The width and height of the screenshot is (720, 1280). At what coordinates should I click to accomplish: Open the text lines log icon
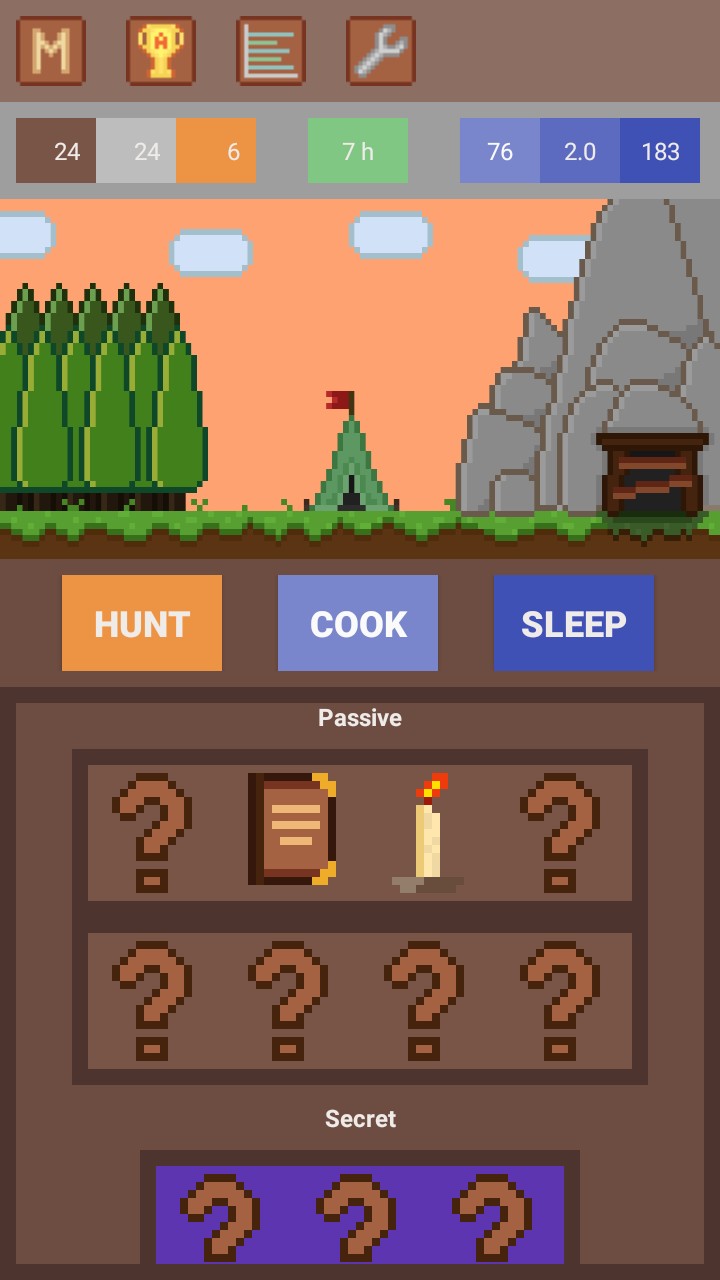[271, 51]
